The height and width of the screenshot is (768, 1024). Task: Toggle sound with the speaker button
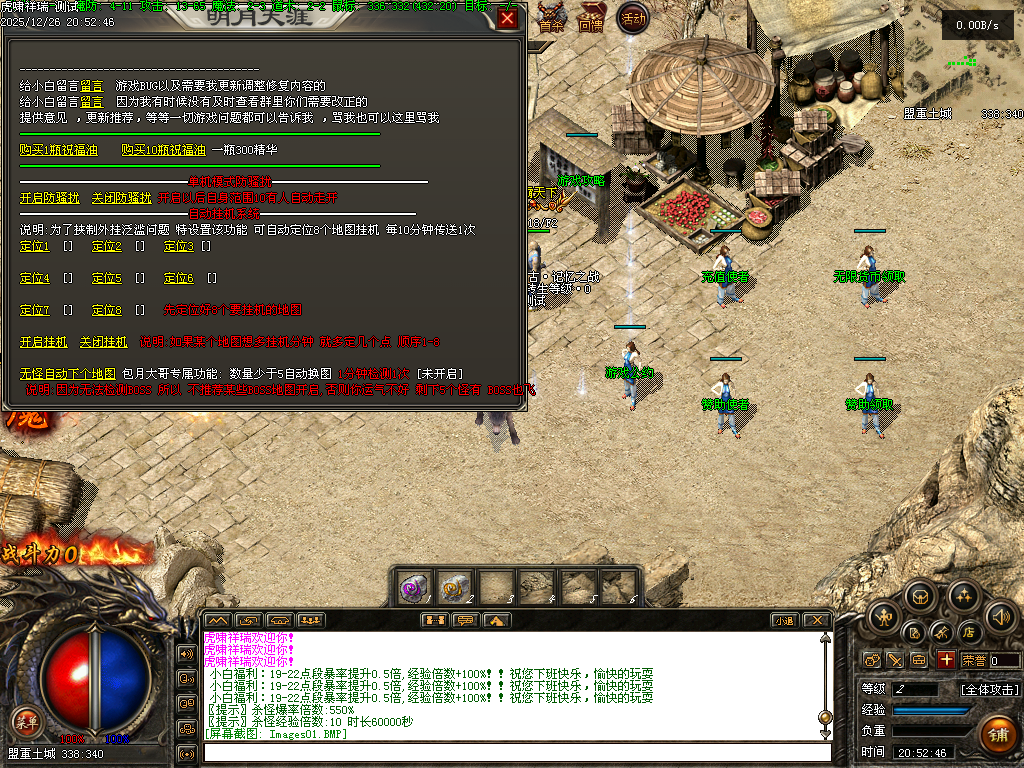1001,616
